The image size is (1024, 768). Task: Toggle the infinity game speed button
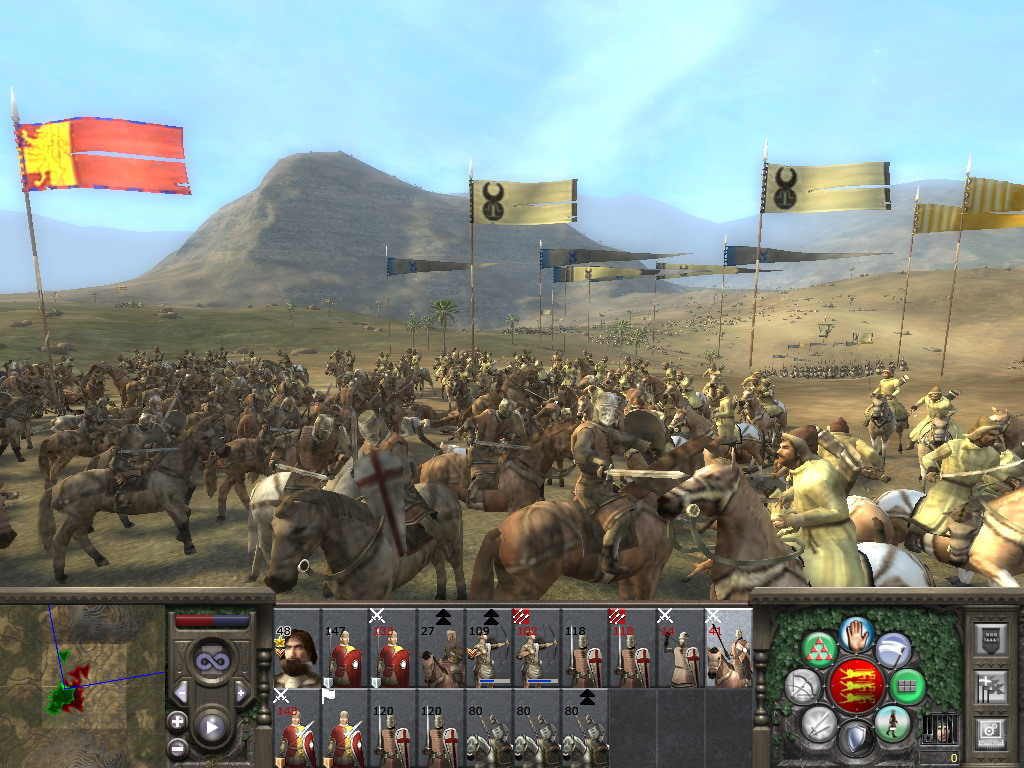212,660
